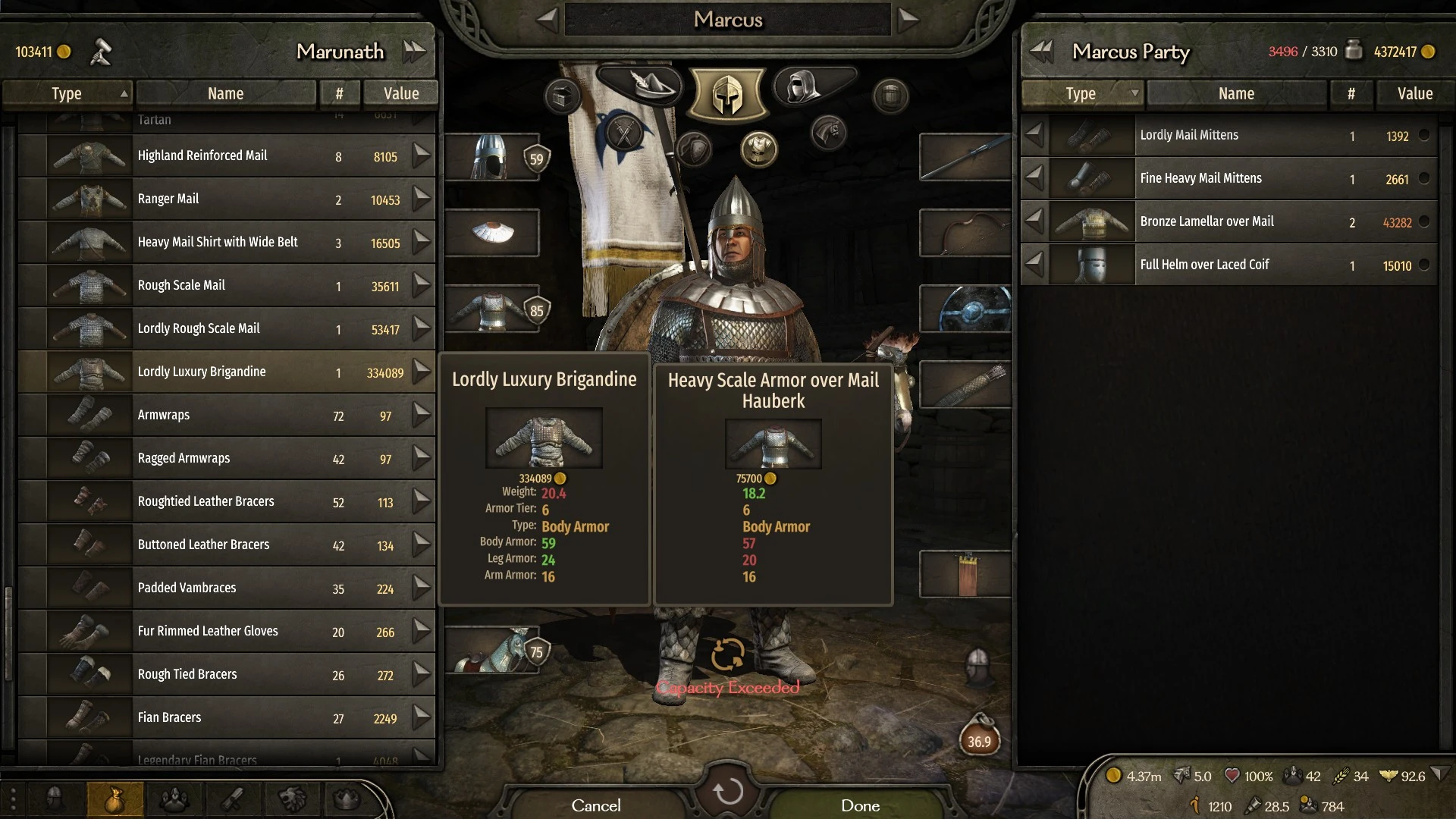Switch to the previous character with the left arrow
Viewport: 1456px width, 819px height.
[x=548, y=20]
